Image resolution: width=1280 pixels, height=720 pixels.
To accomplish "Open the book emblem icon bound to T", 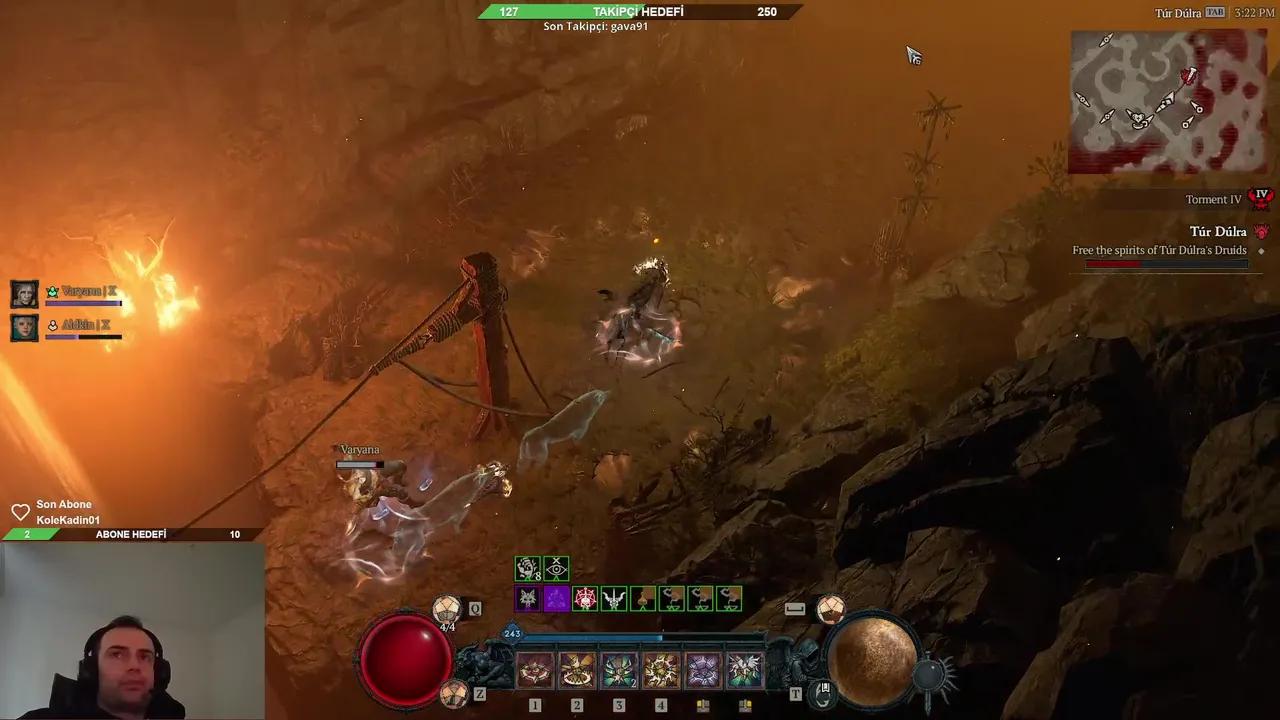I will (x=822, y=691).
